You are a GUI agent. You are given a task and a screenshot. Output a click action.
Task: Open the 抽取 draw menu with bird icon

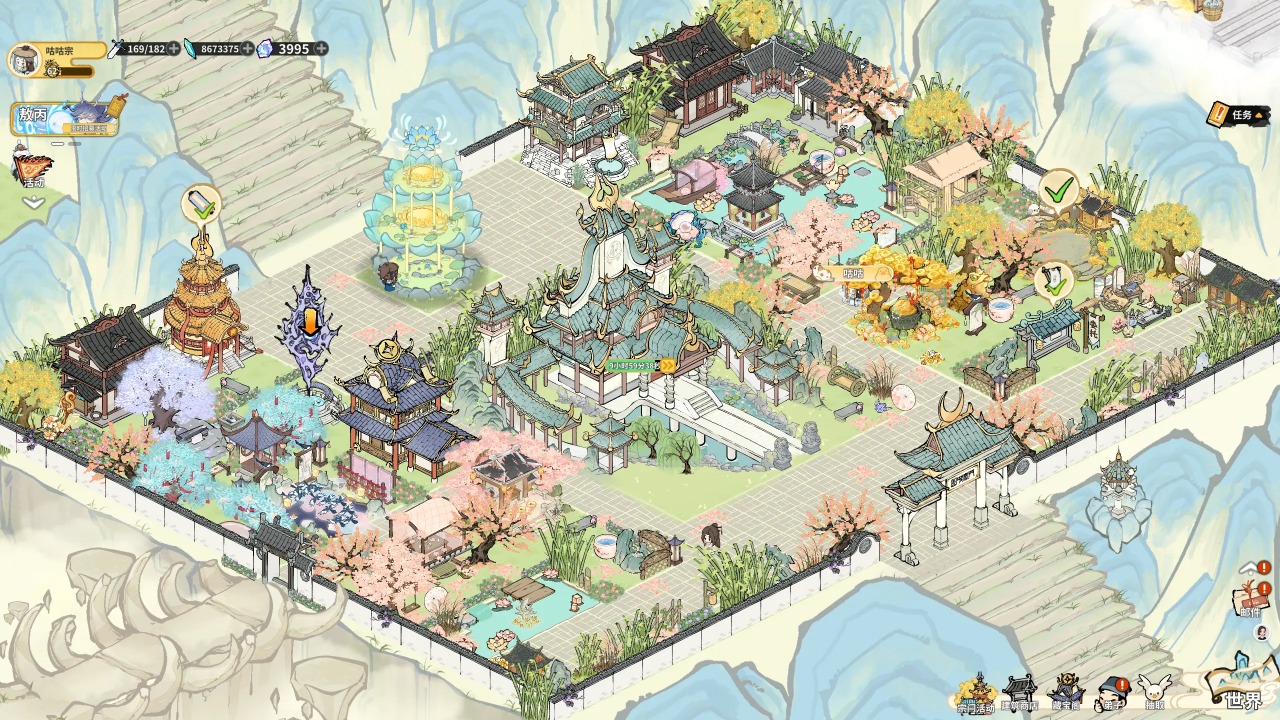click(1154, 692)
